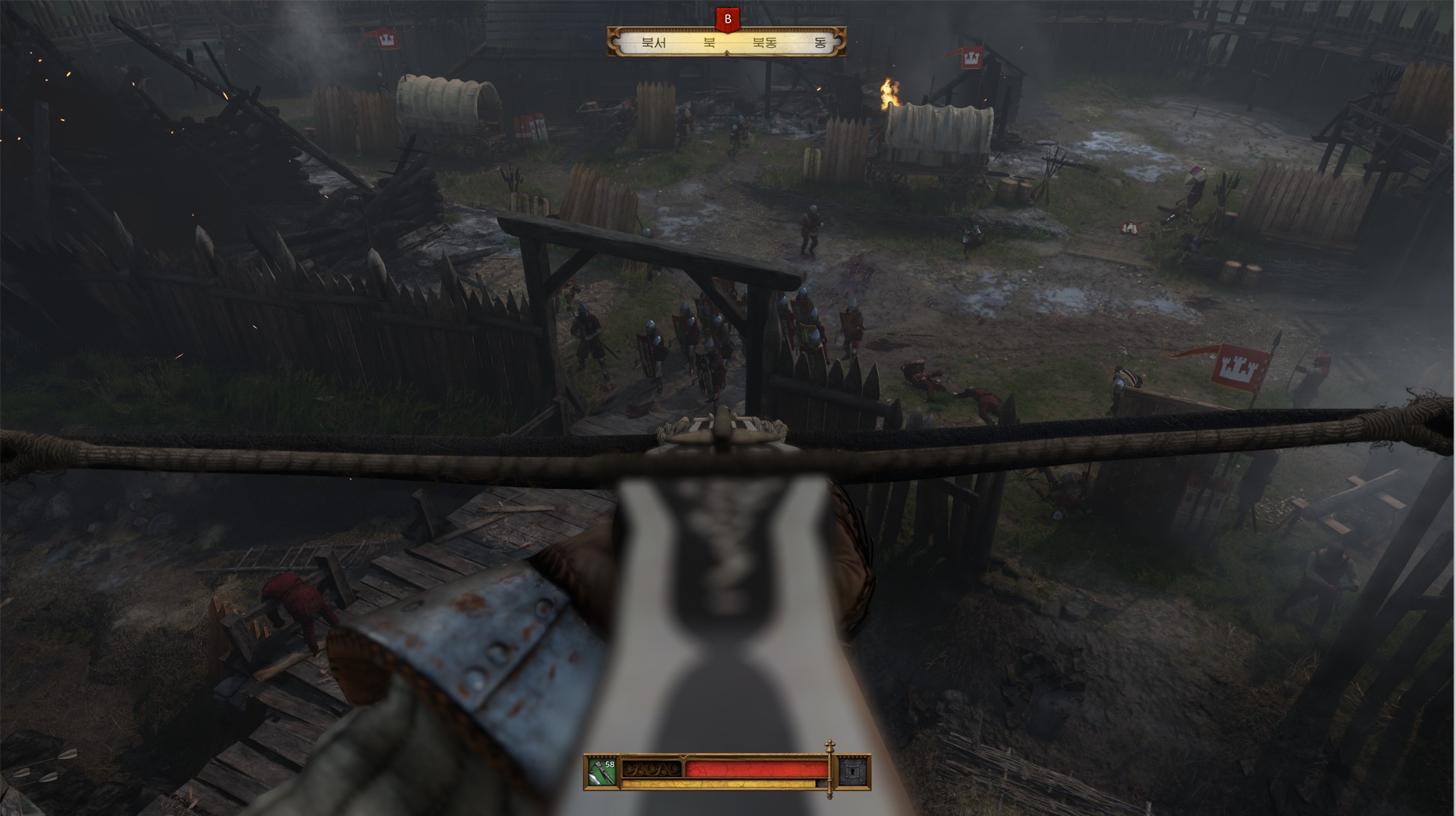
Task: Select the compass direction bar
Action: (726, 43)
